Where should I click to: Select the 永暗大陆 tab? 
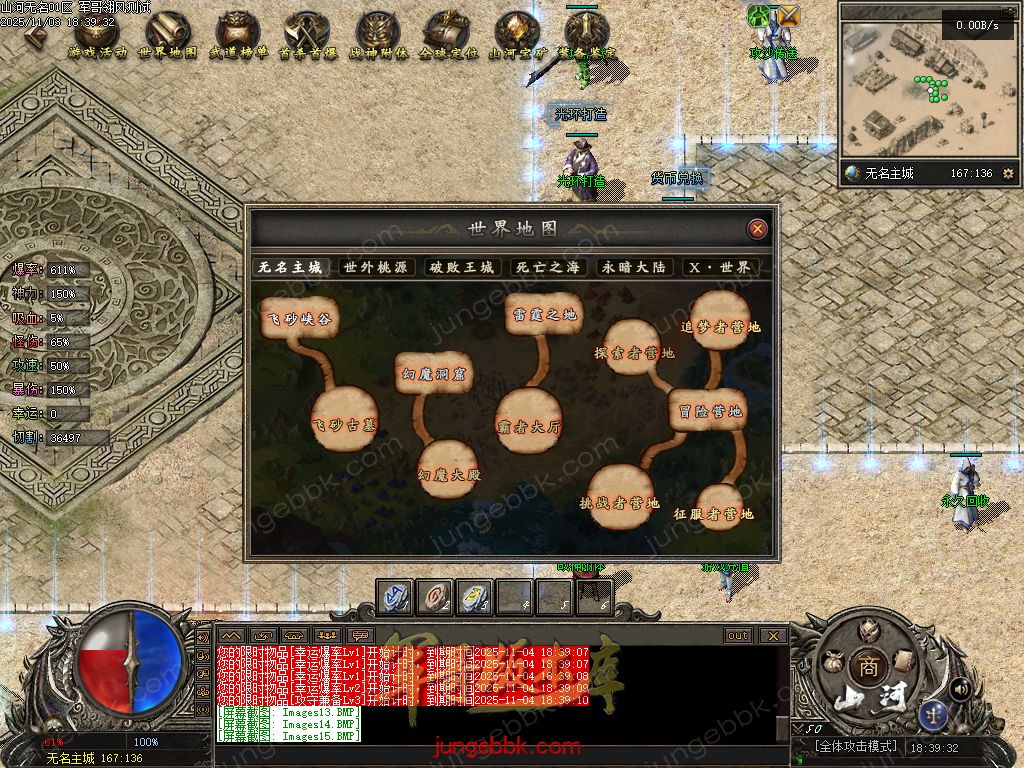coord(633,267)
